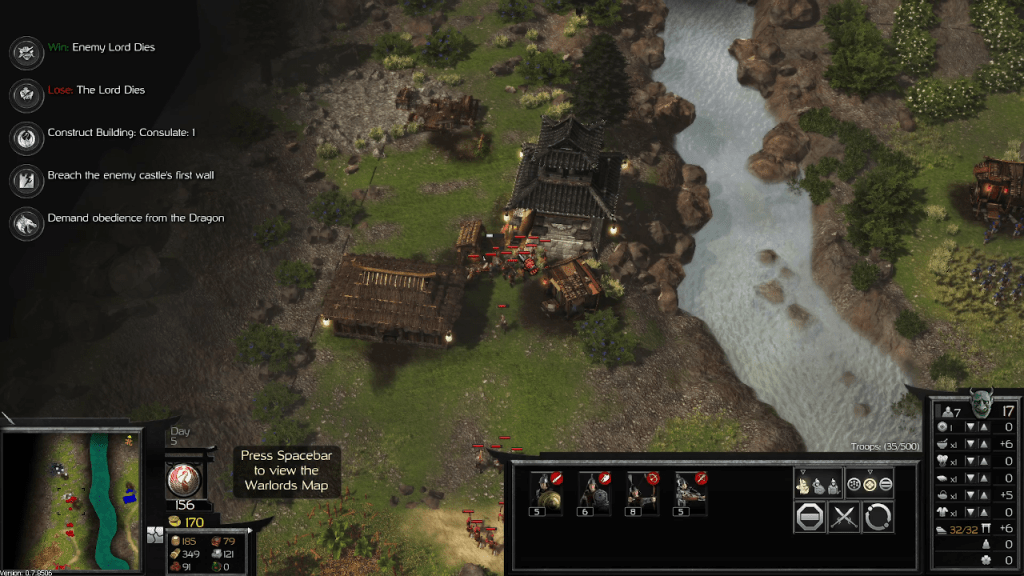Open the unit stance selector

869,483
